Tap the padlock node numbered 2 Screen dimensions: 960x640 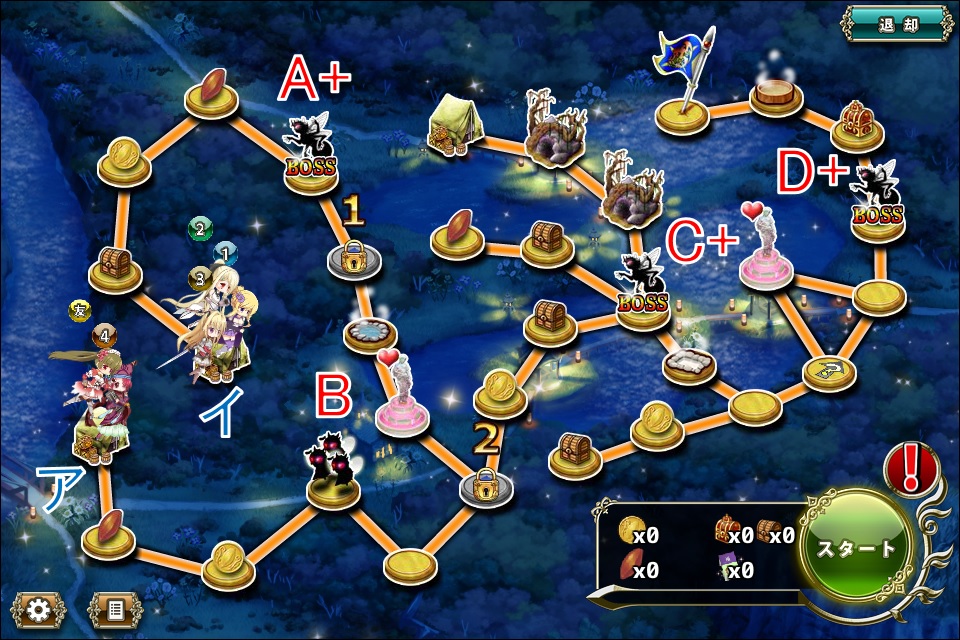coord(486,484)
